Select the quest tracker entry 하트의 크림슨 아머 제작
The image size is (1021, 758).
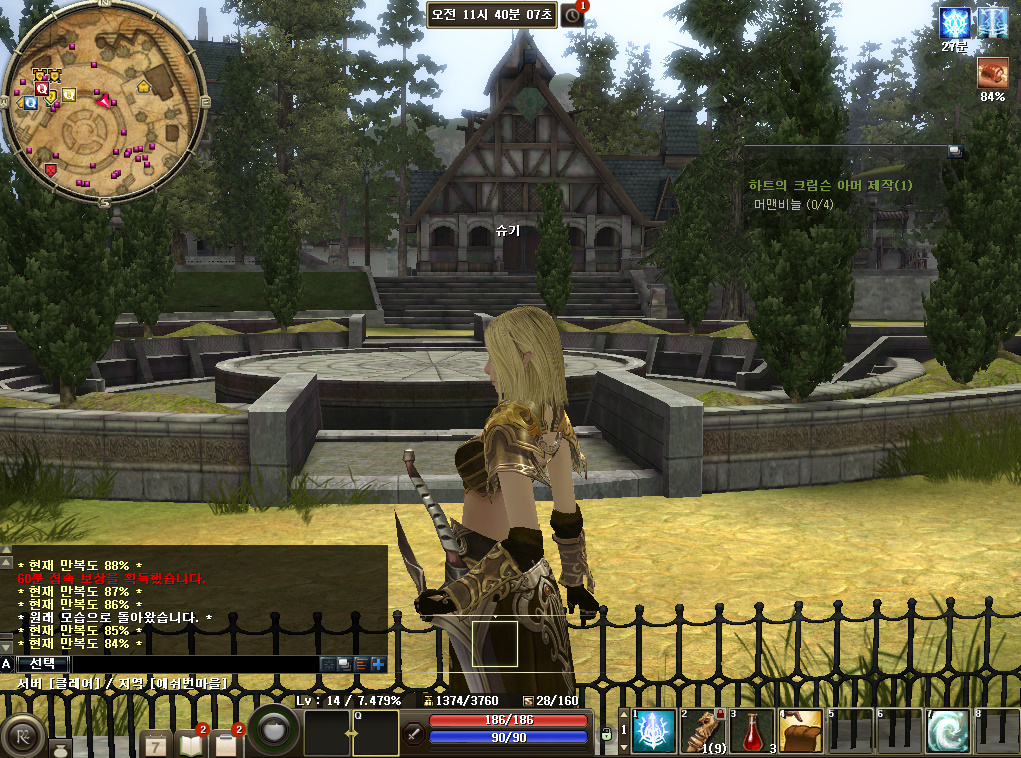click(830, 185)
